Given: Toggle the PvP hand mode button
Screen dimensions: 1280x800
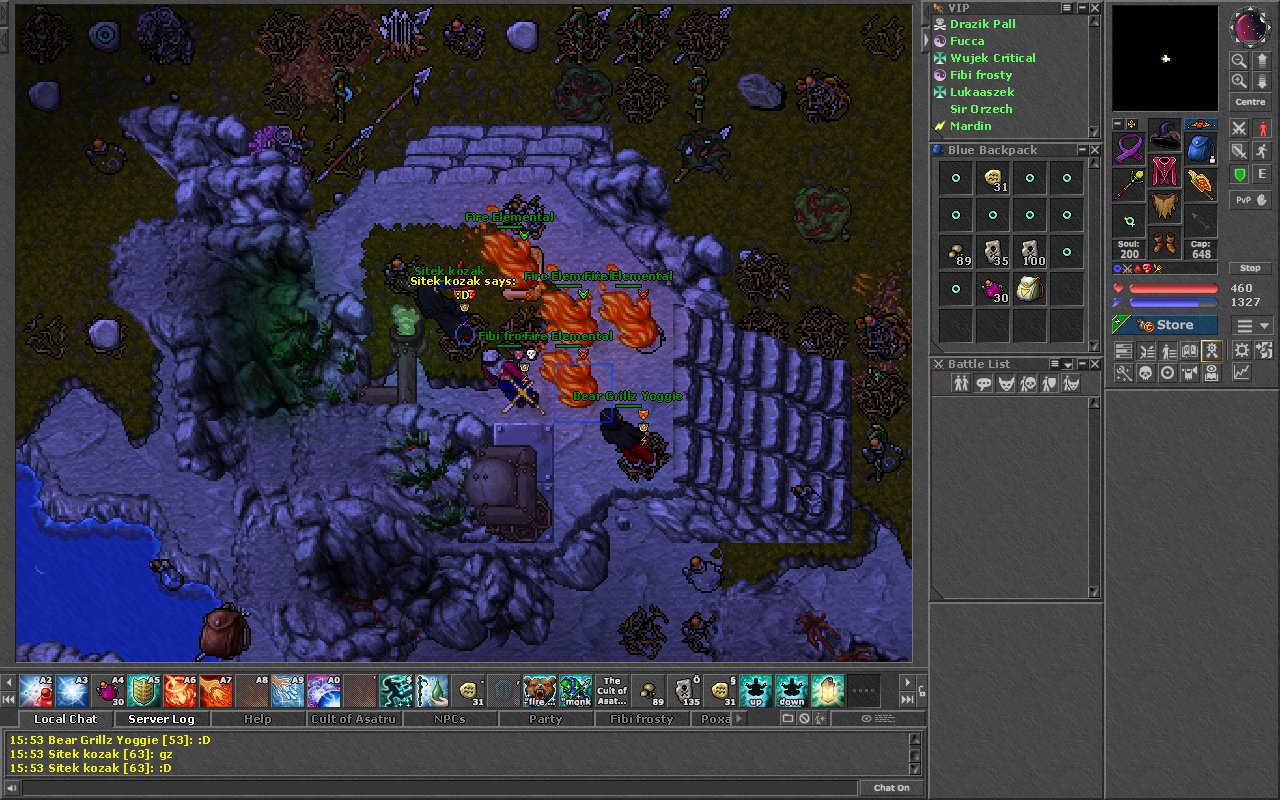Looking at the screenshot, I should click(1249, 200).
